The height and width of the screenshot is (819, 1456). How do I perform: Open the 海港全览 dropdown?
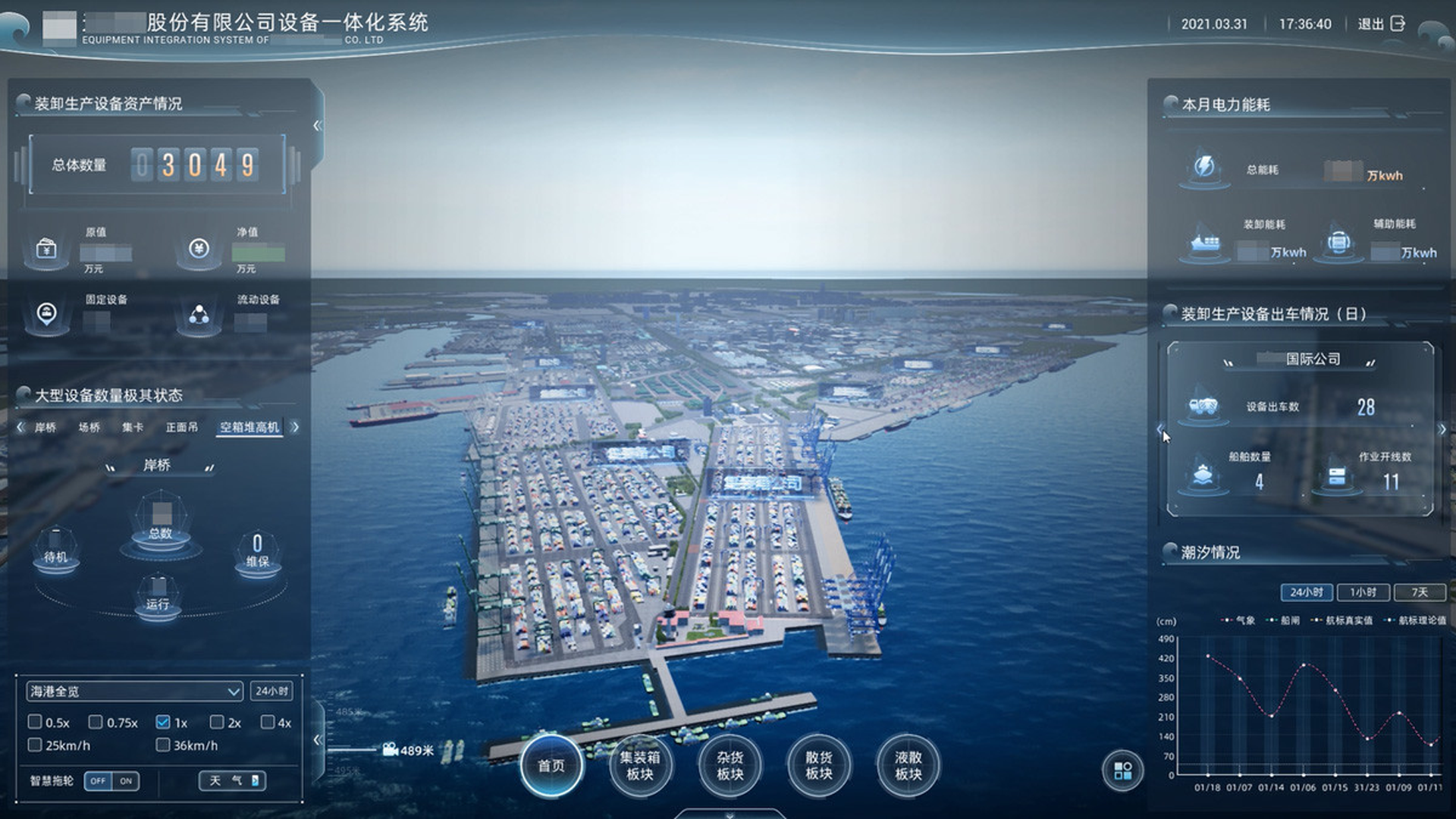[135, 692]
